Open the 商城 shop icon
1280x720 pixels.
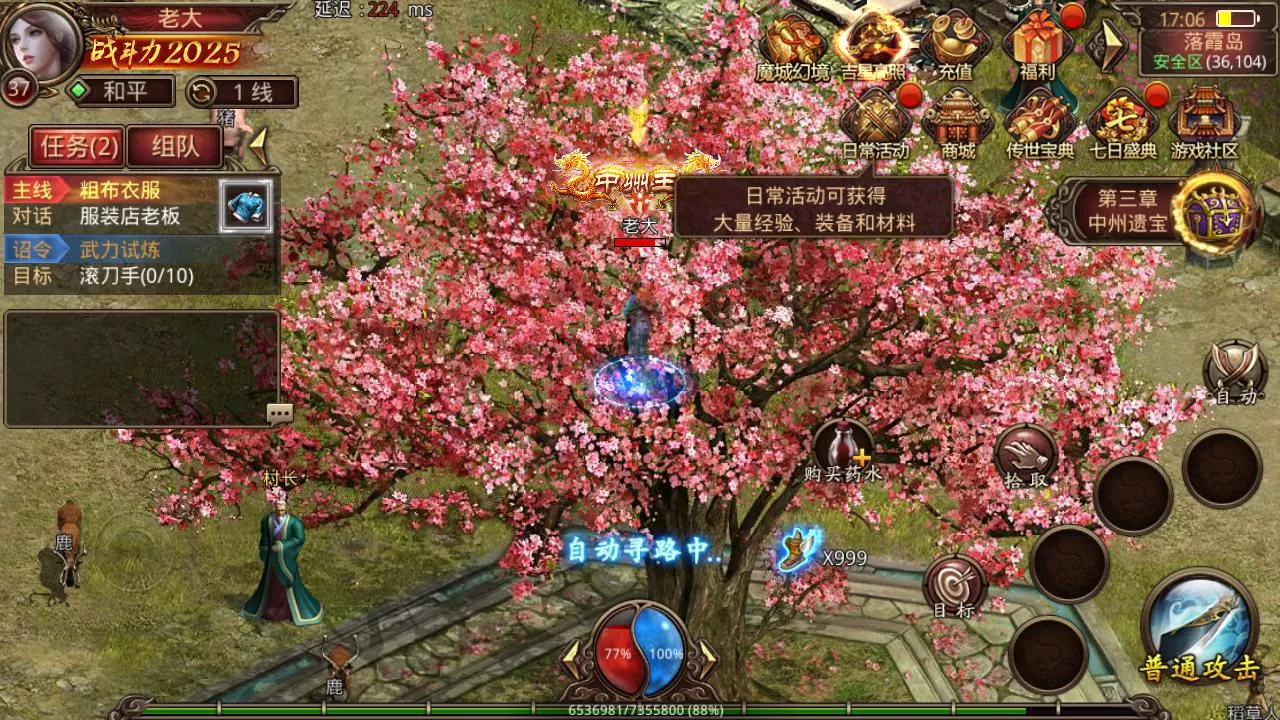[x=957, y=122]
